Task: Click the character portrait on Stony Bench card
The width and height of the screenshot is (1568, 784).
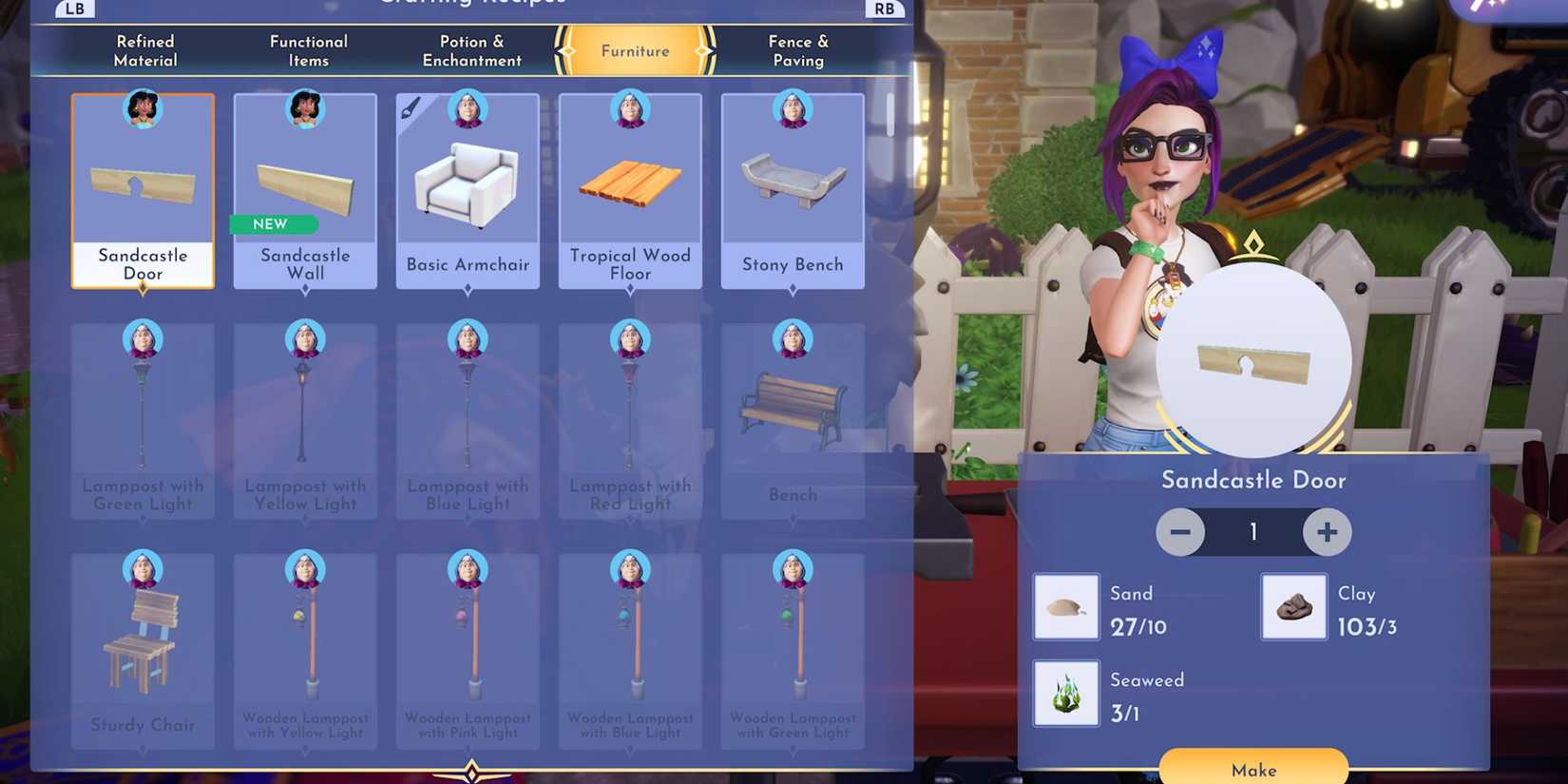Action: pyautogui.click(x=793, y=109)
